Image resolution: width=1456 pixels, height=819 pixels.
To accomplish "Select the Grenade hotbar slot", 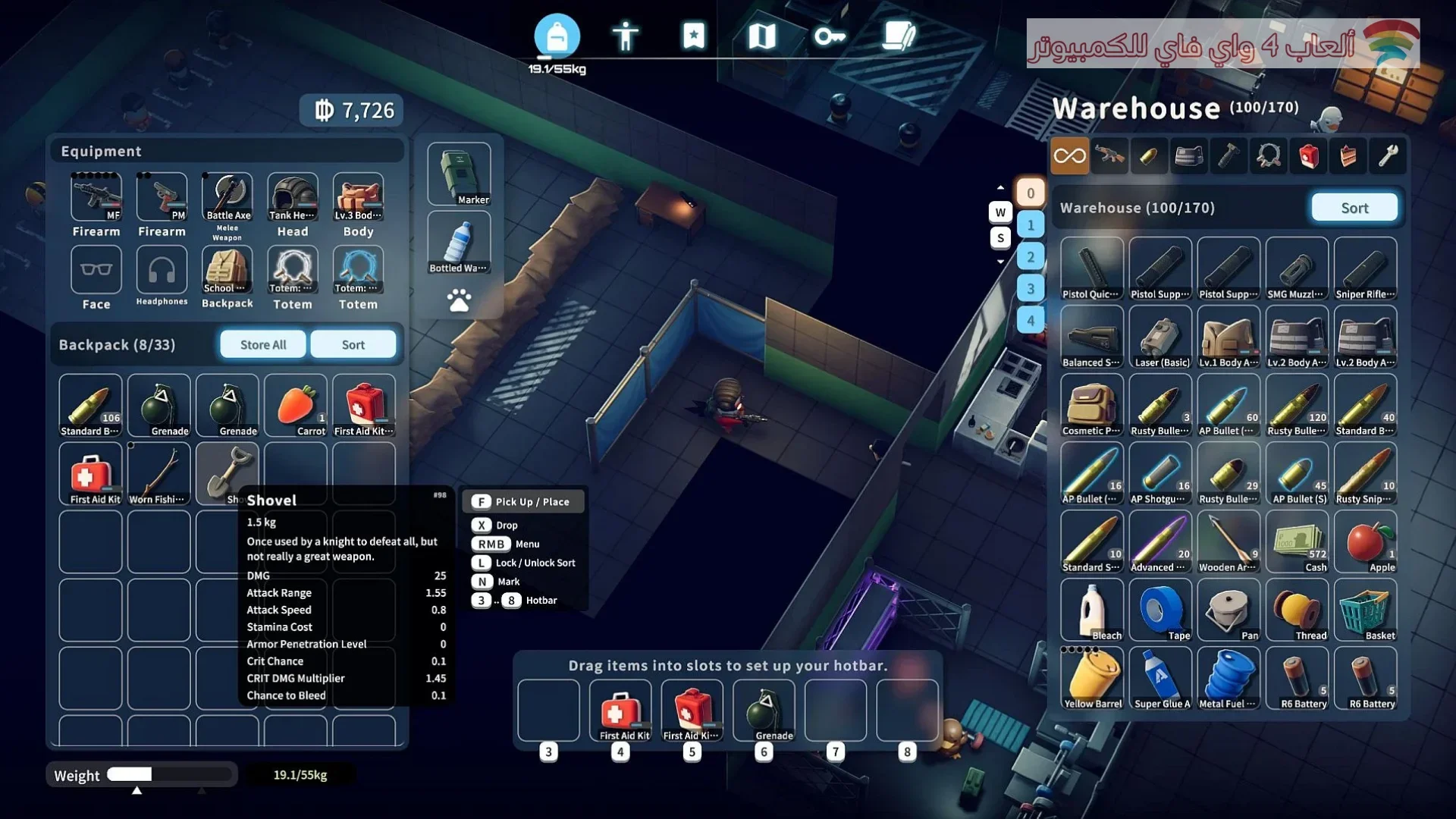I will coord(764,711).
